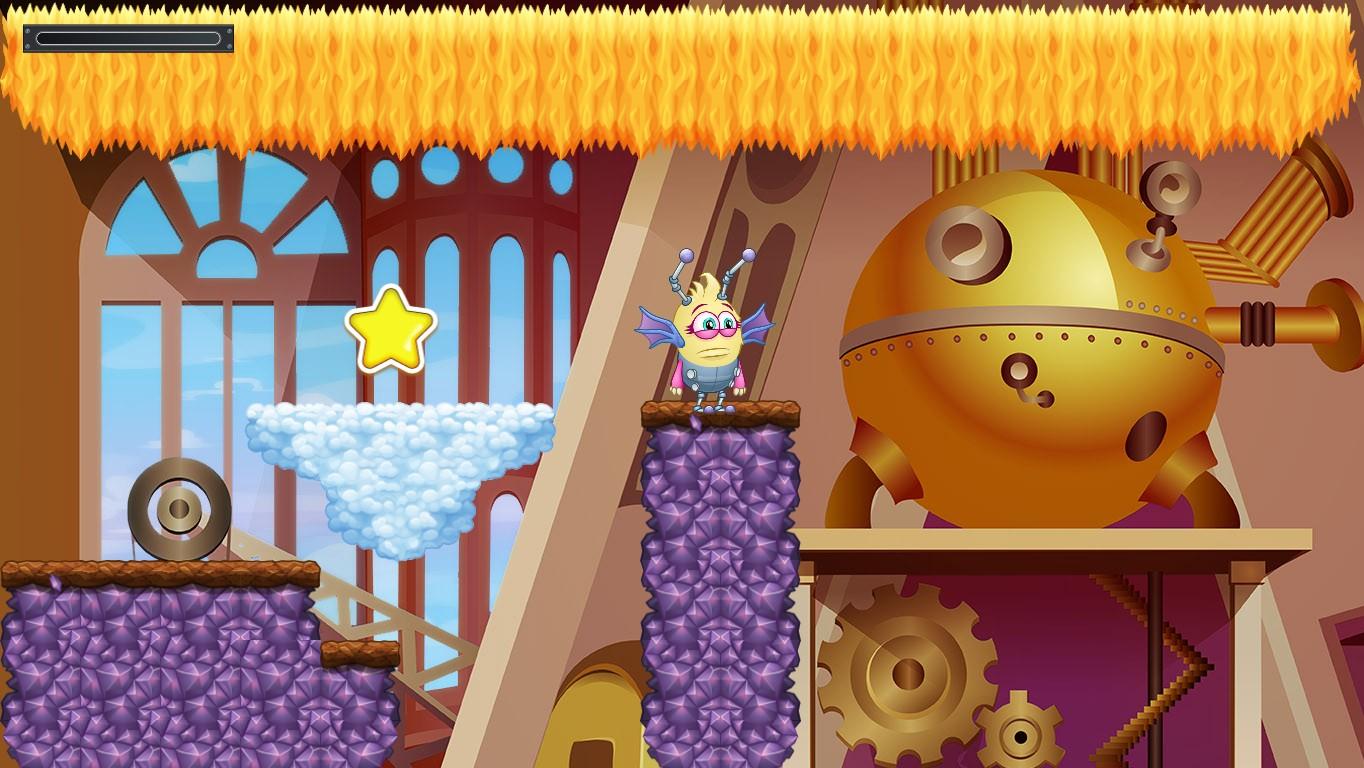Collect the yellow star pickup
1364x768 pixels.
tap(388, 330)
